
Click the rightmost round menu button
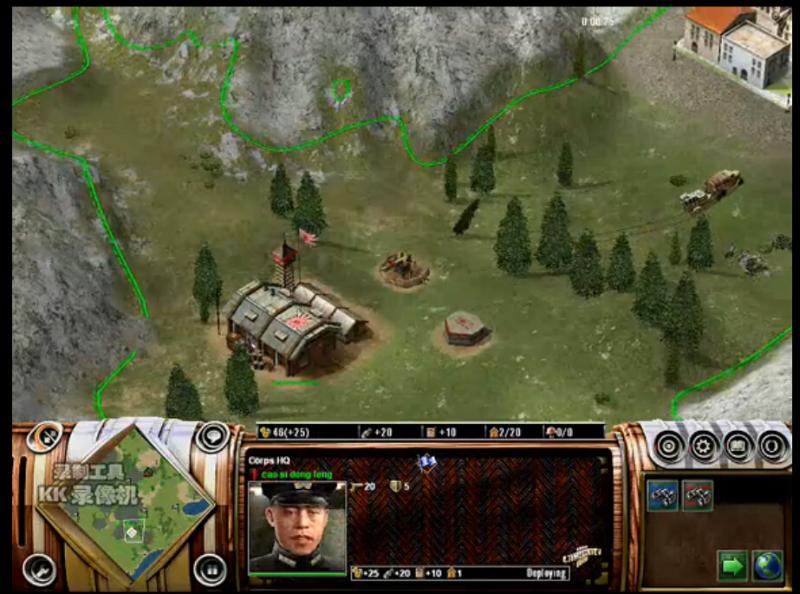pyautogui.click(x=774, y=446)
